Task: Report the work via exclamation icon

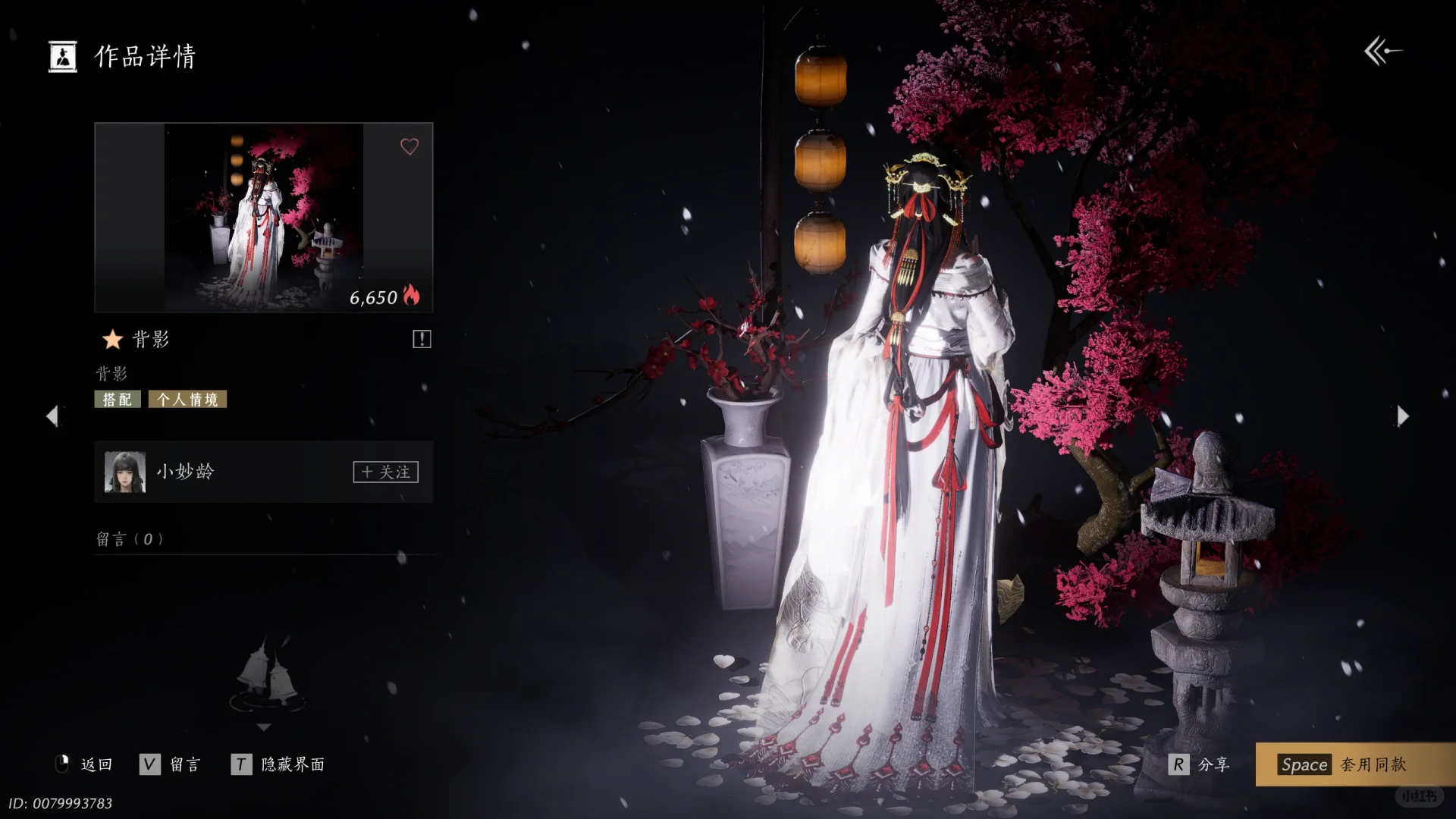Action: [x=422, y=339]
